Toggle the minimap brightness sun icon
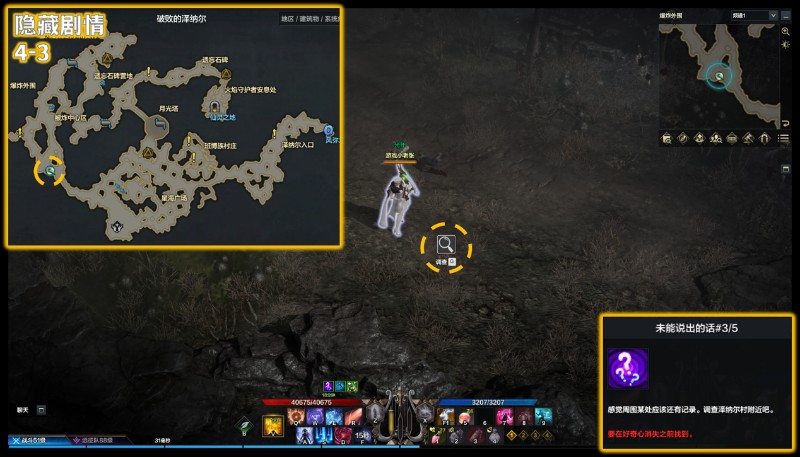 click(786, 47)
